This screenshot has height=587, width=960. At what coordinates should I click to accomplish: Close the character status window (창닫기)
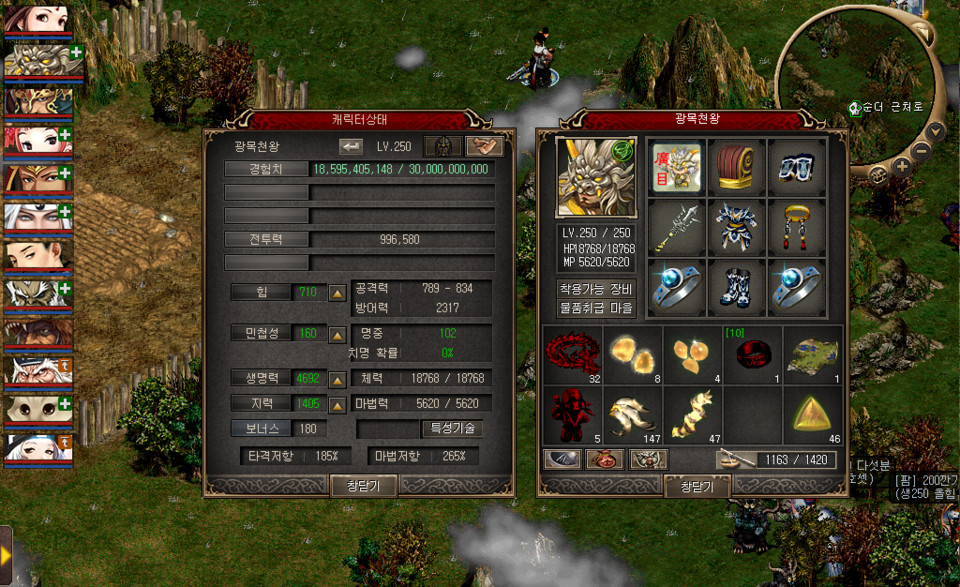pyautogui.click(x=364, y=486)
